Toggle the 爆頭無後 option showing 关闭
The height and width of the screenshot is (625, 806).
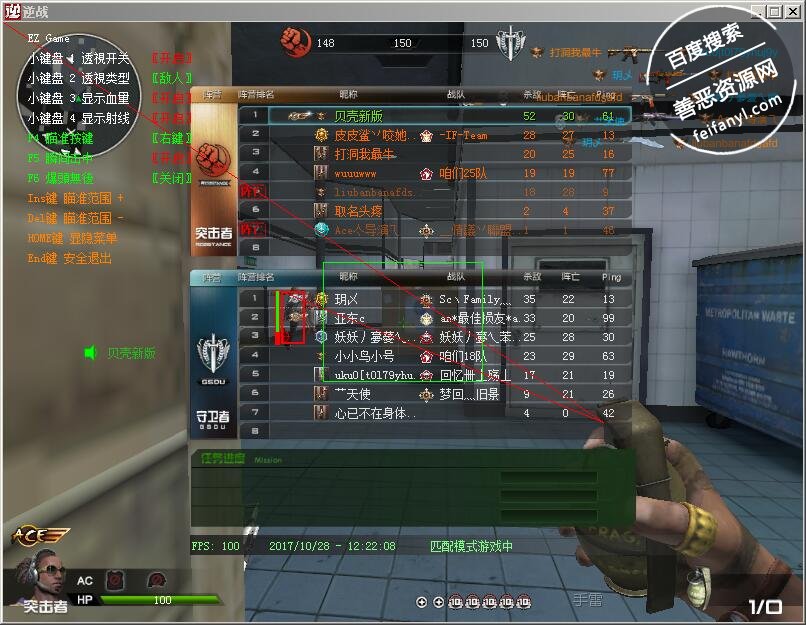point(170,178)
